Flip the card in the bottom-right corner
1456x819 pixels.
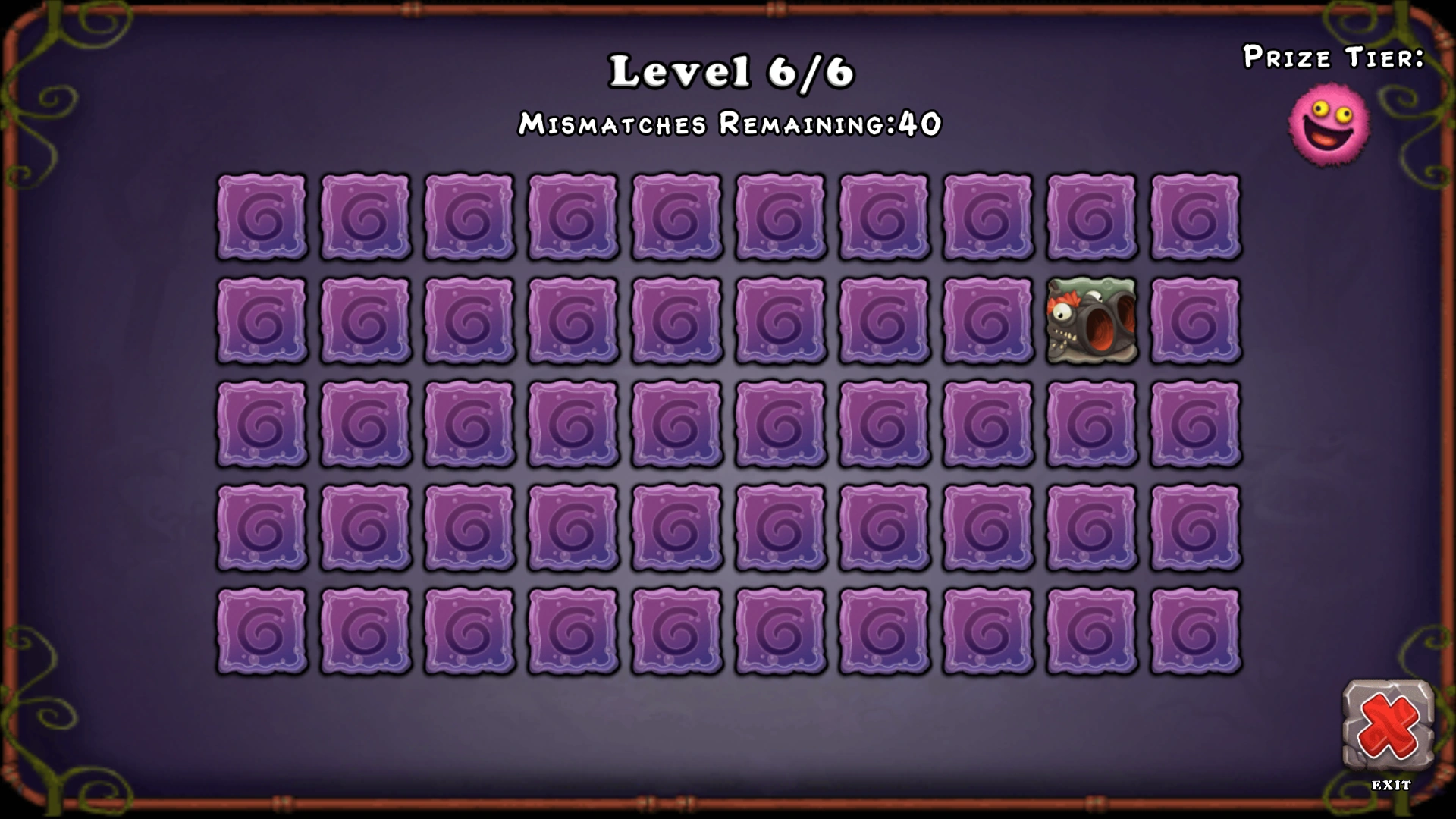(1194, 630)
